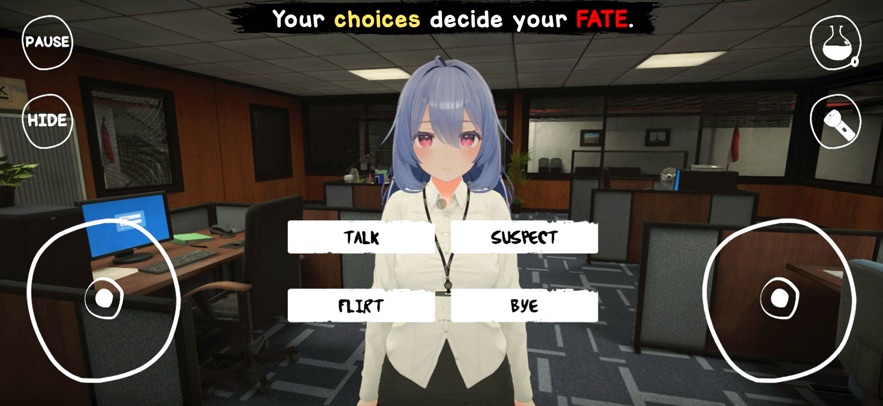The image size is (883, 406).
Task: Pause the game
Action: pos(47,42)
